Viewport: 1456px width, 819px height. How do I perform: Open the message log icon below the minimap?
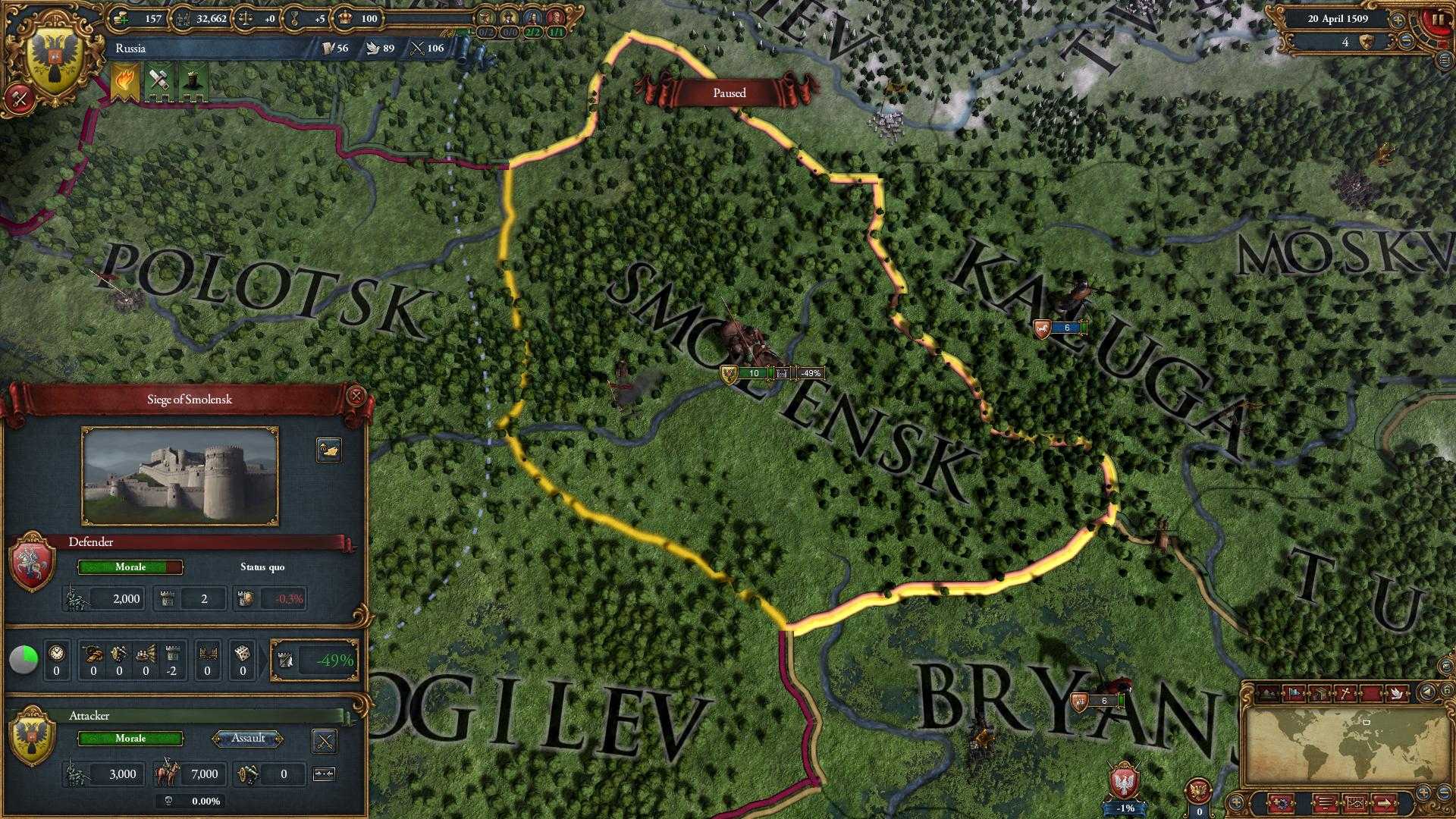[x=1325, y=804]
